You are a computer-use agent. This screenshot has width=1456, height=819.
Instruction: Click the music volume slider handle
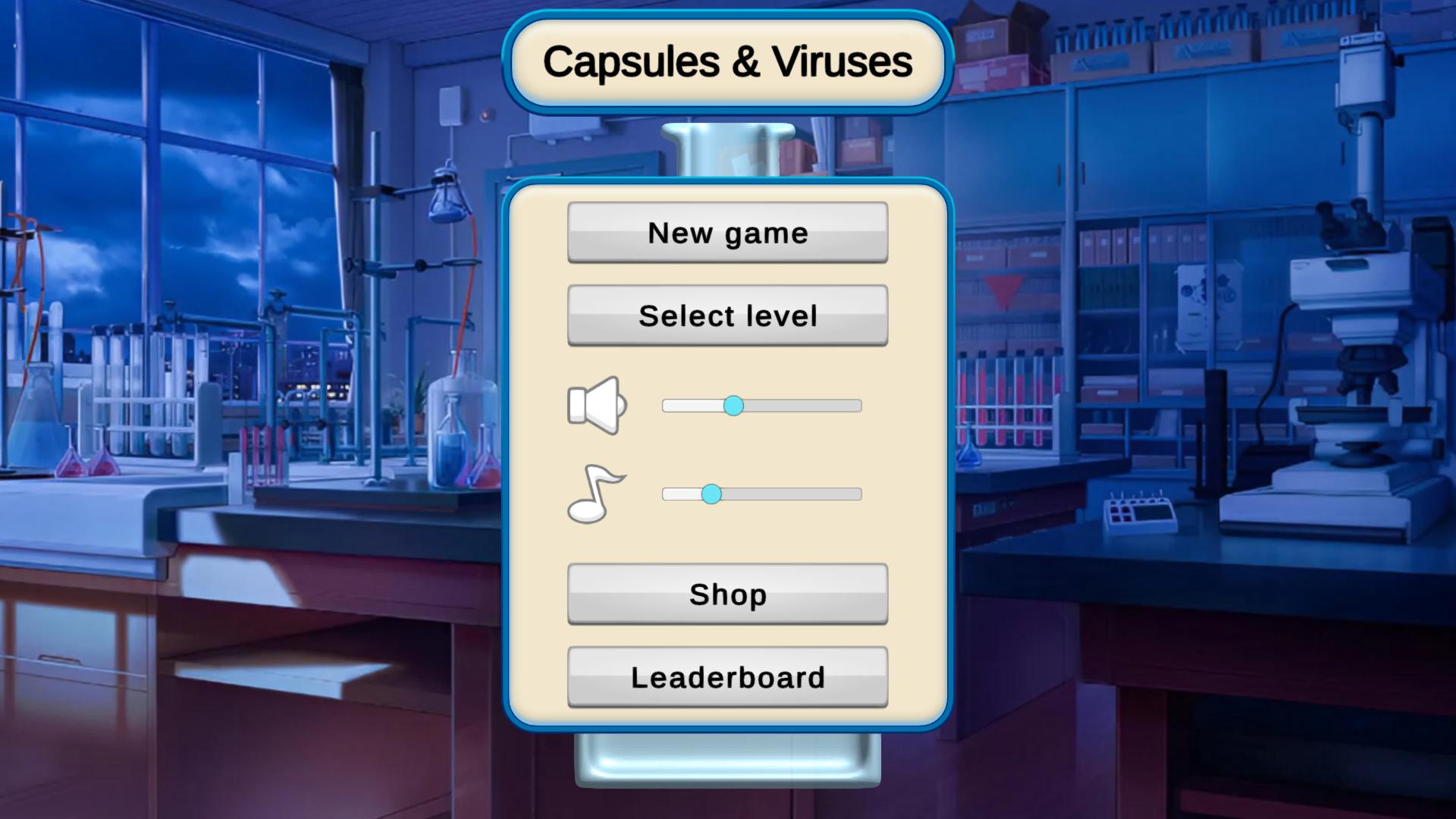point(711,494)
